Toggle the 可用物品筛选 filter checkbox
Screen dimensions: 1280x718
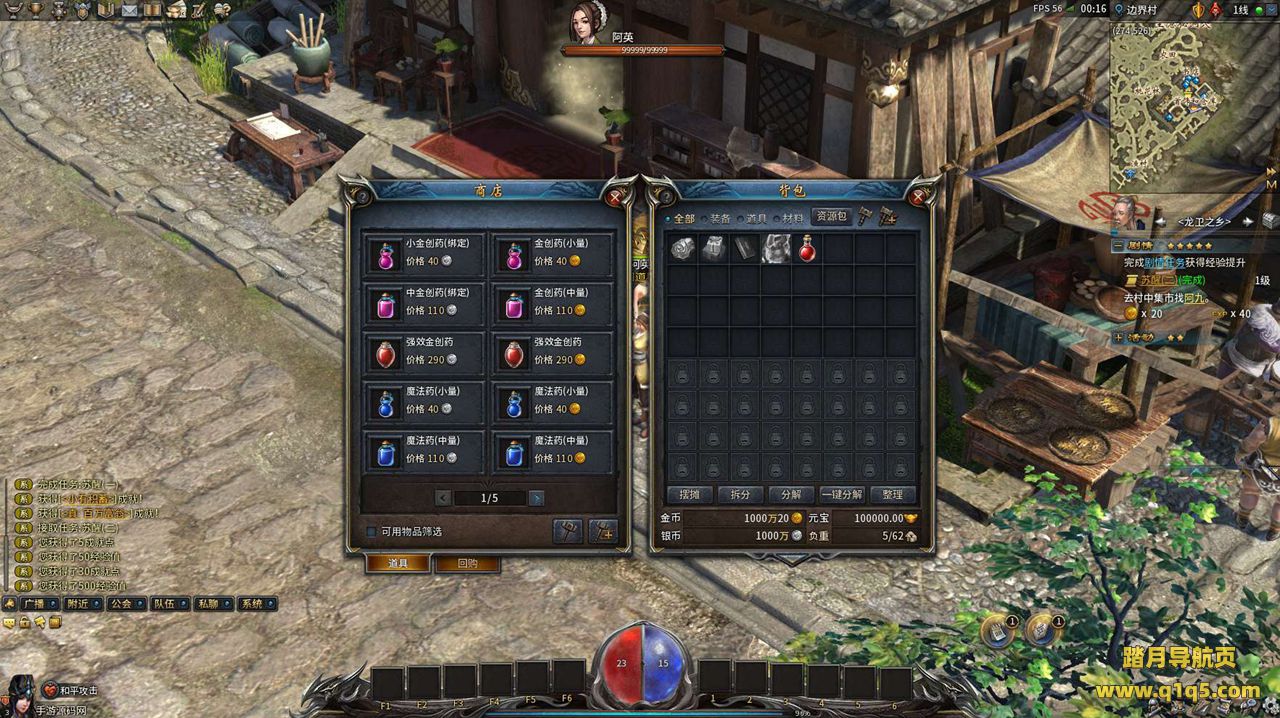click(x=372, y=532)
